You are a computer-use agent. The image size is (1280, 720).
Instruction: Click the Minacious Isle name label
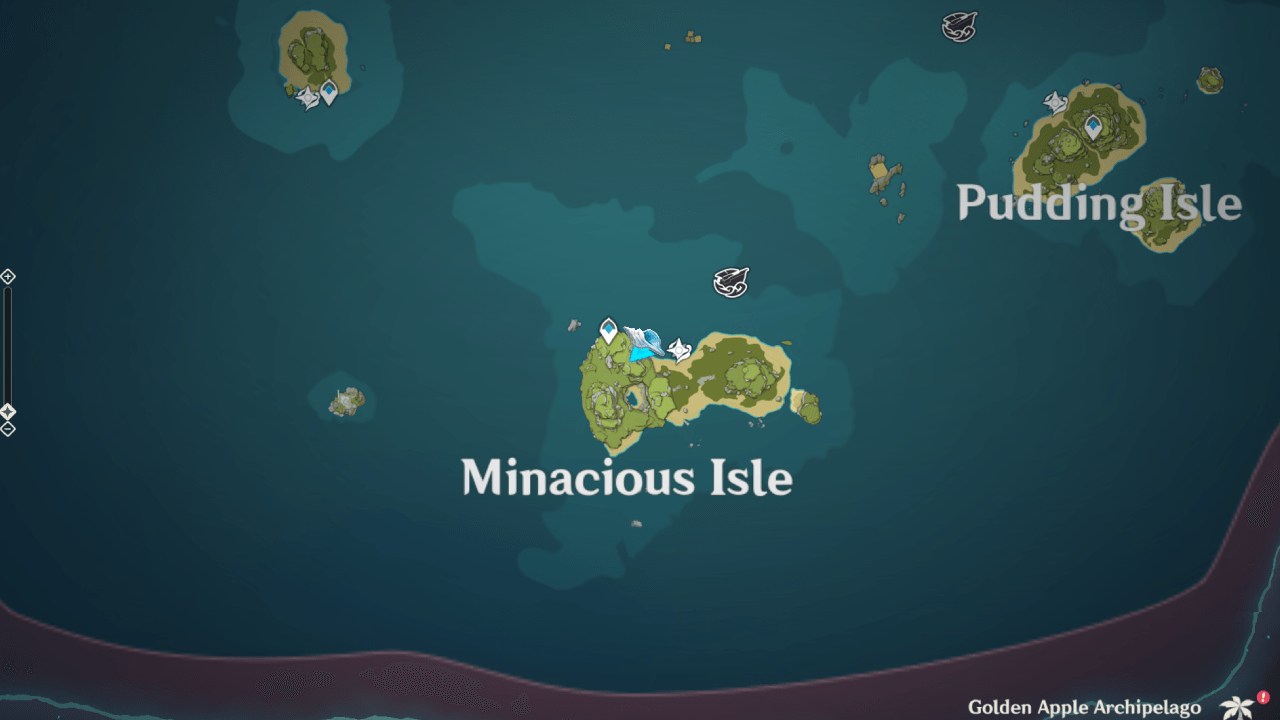(x=626, y=479)
